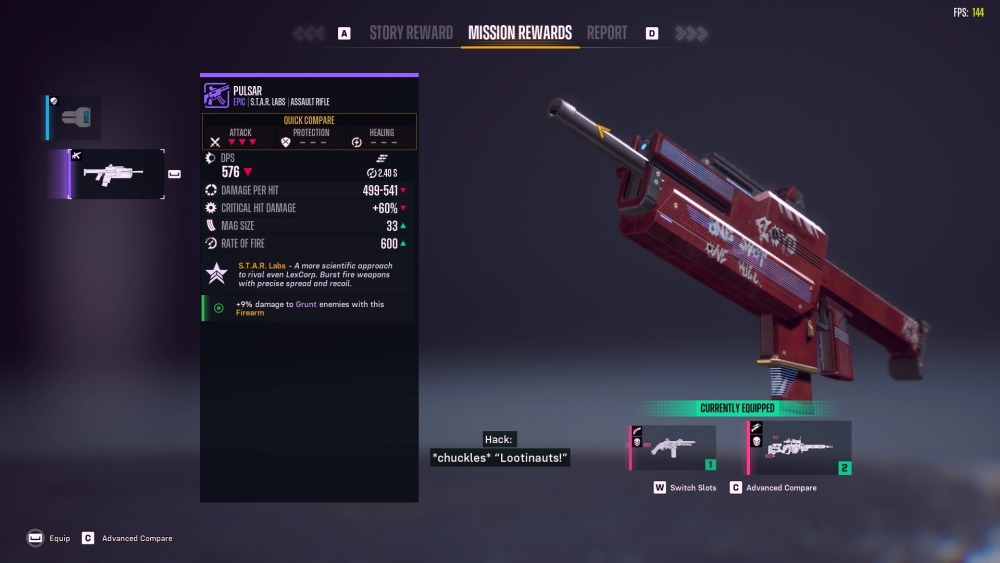Screen dimensions: 1000x563
Task: Switch to the Story Reward tab
Action: (411, 33)
